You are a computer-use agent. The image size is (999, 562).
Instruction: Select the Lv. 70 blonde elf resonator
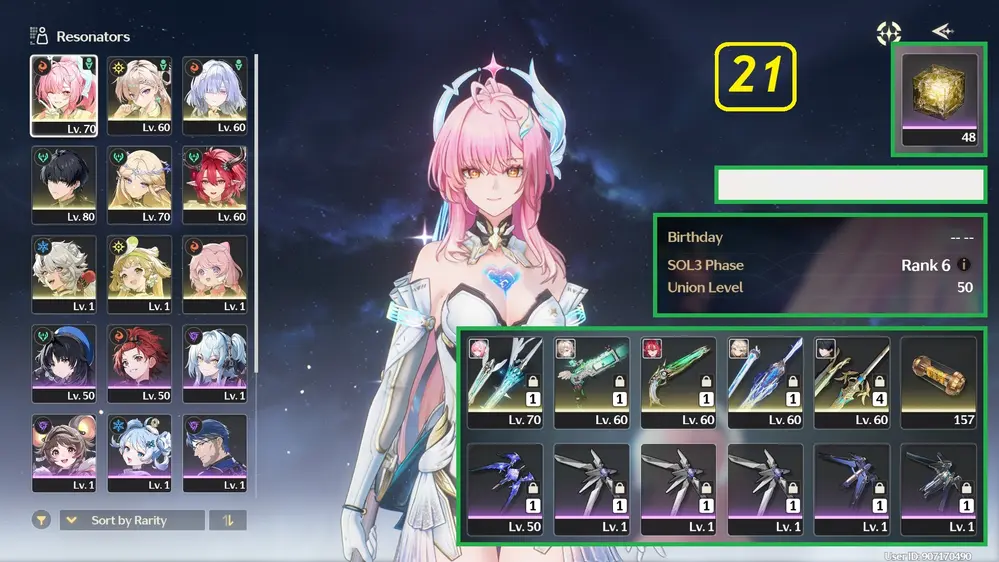click(x=140, y=185)
